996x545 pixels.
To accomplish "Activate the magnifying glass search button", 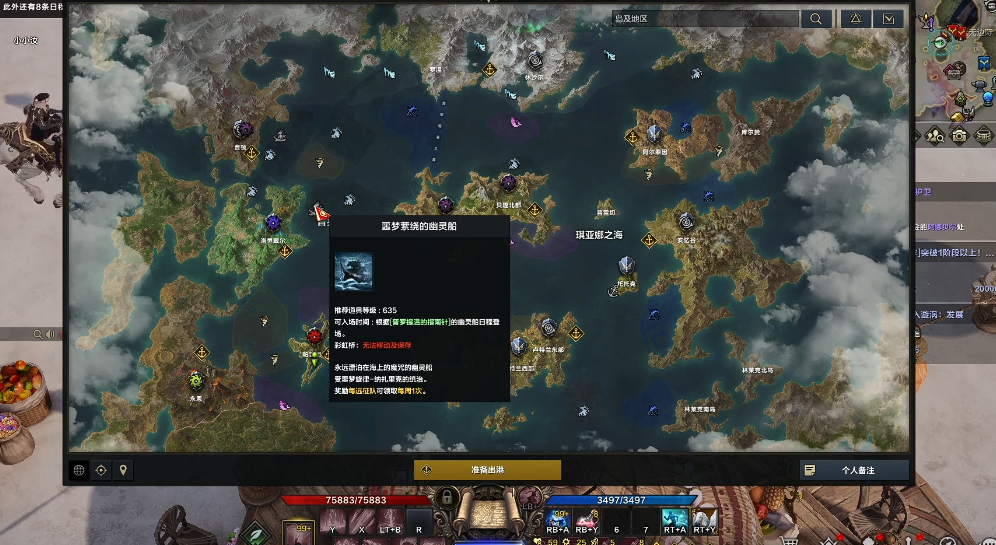I will pos(817,19).
